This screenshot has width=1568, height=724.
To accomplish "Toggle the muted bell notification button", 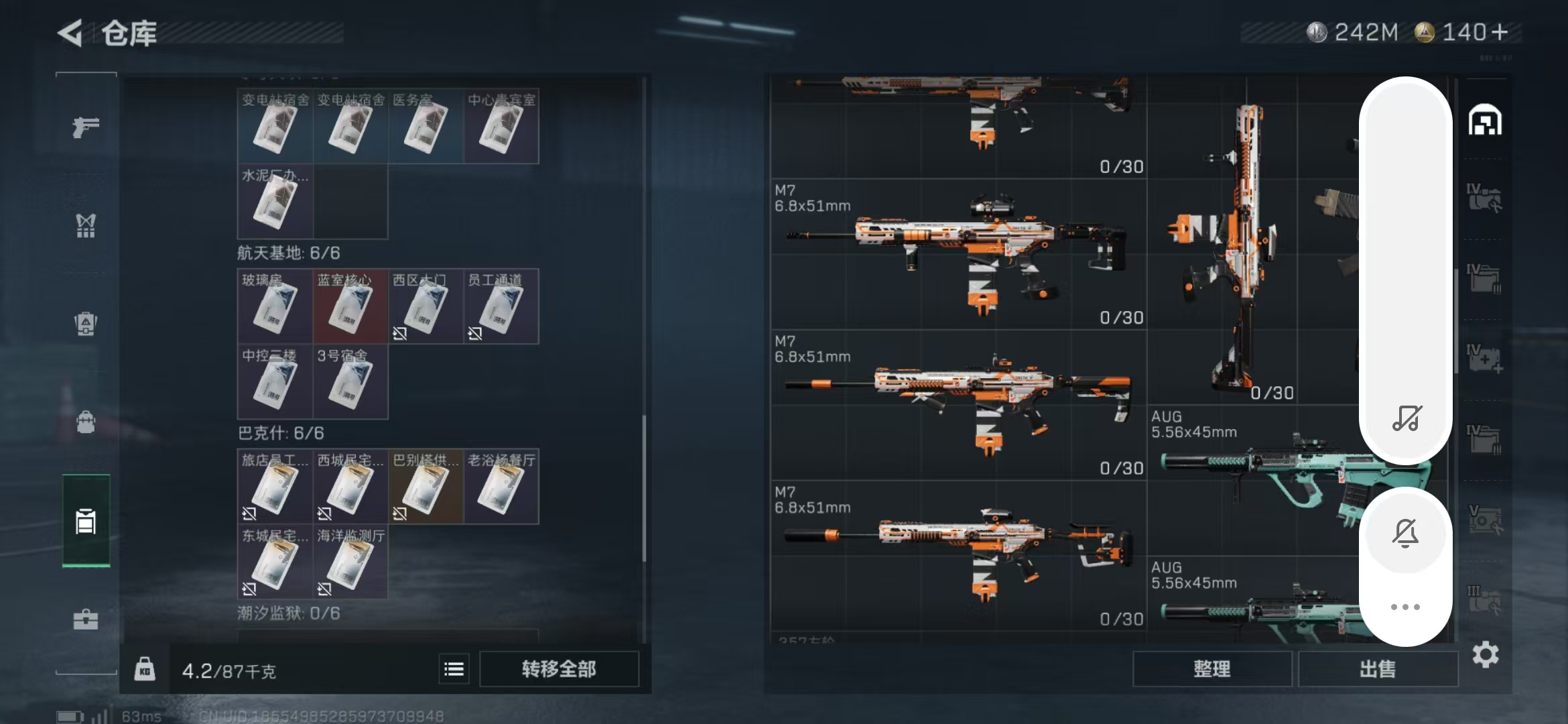I will point(1405,533).
